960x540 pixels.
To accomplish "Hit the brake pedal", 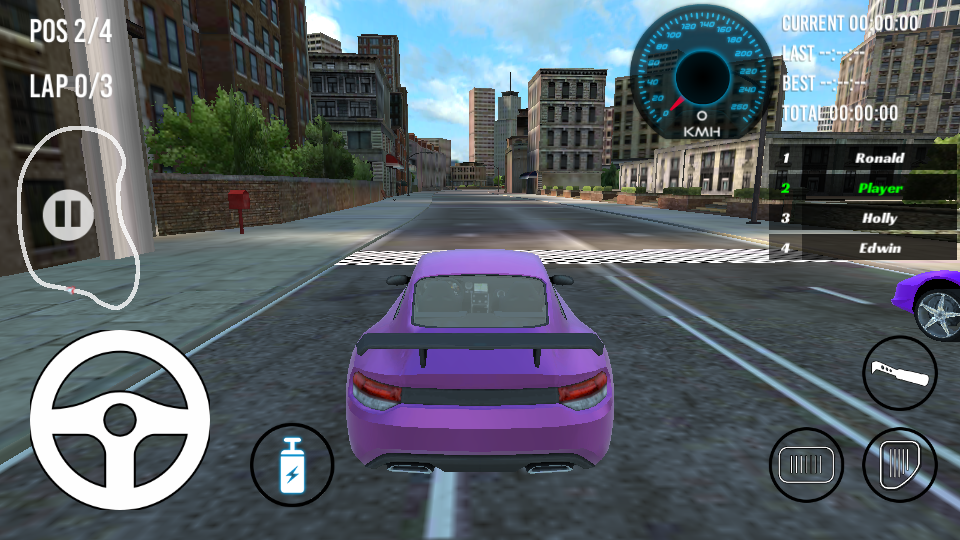I will point(806,465).
